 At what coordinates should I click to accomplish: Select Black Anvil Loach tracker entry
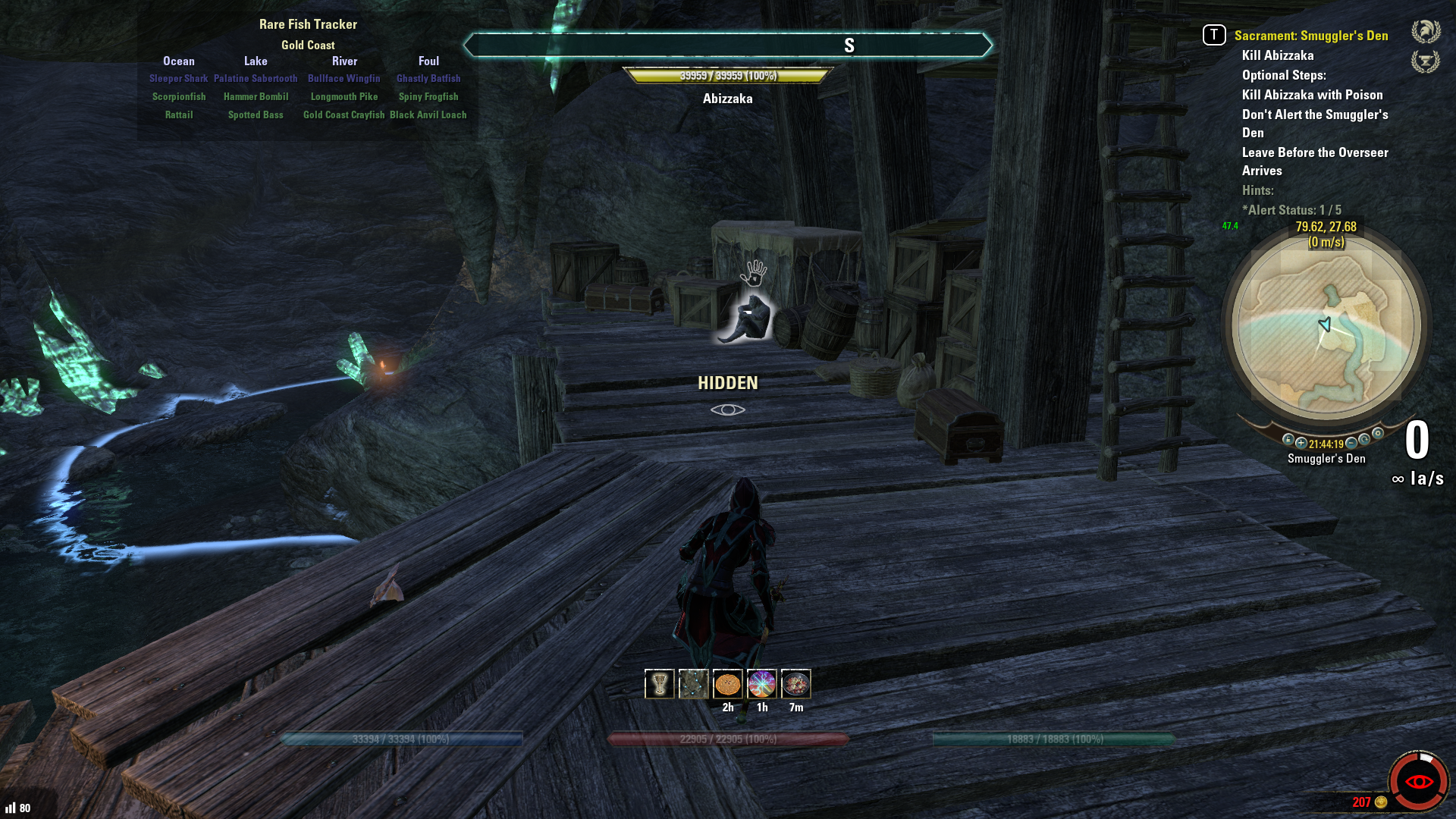[428, 115]
